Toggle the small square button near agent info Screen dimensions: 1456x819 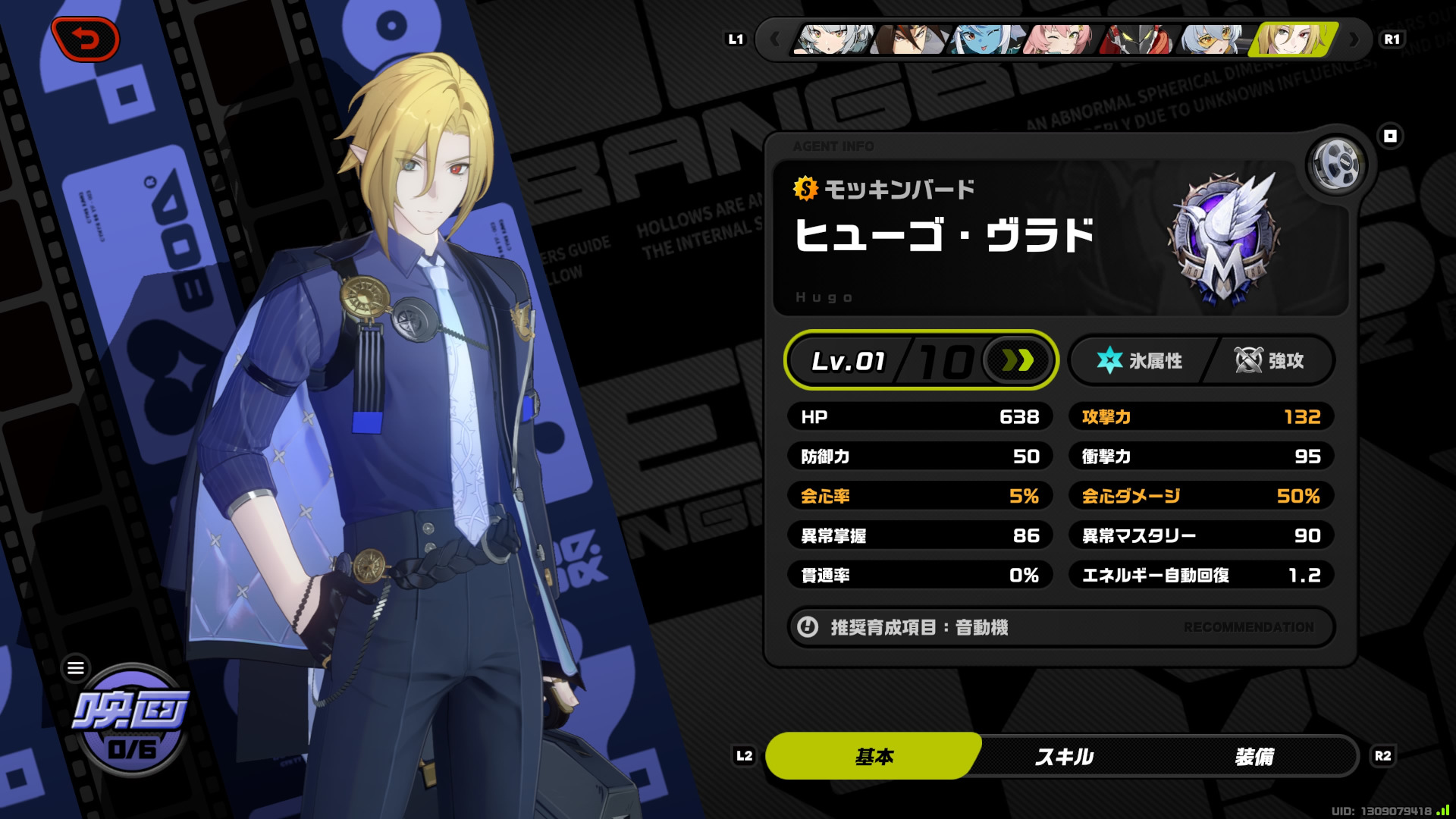click(x=1390, y=136)
